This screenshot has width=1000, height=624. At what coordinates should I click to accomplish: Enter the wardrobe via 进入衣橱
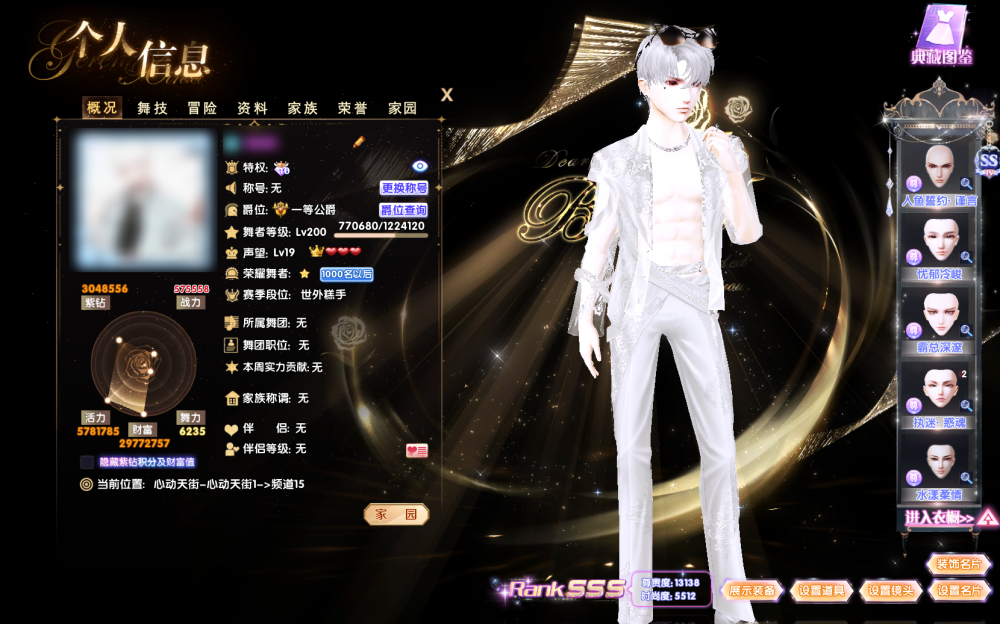click(941, 518)
